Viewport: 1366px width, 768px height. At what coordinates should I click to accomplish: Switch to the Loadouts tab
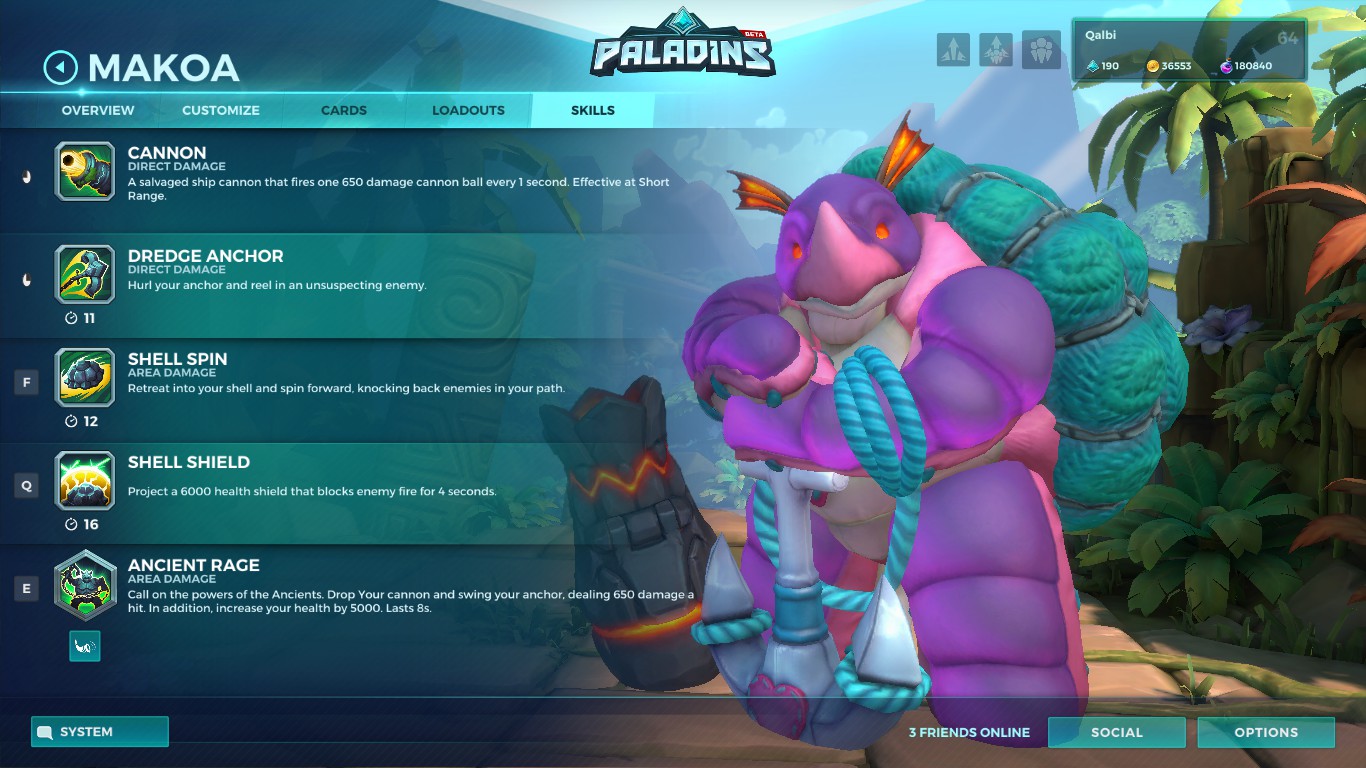(467, 110)
